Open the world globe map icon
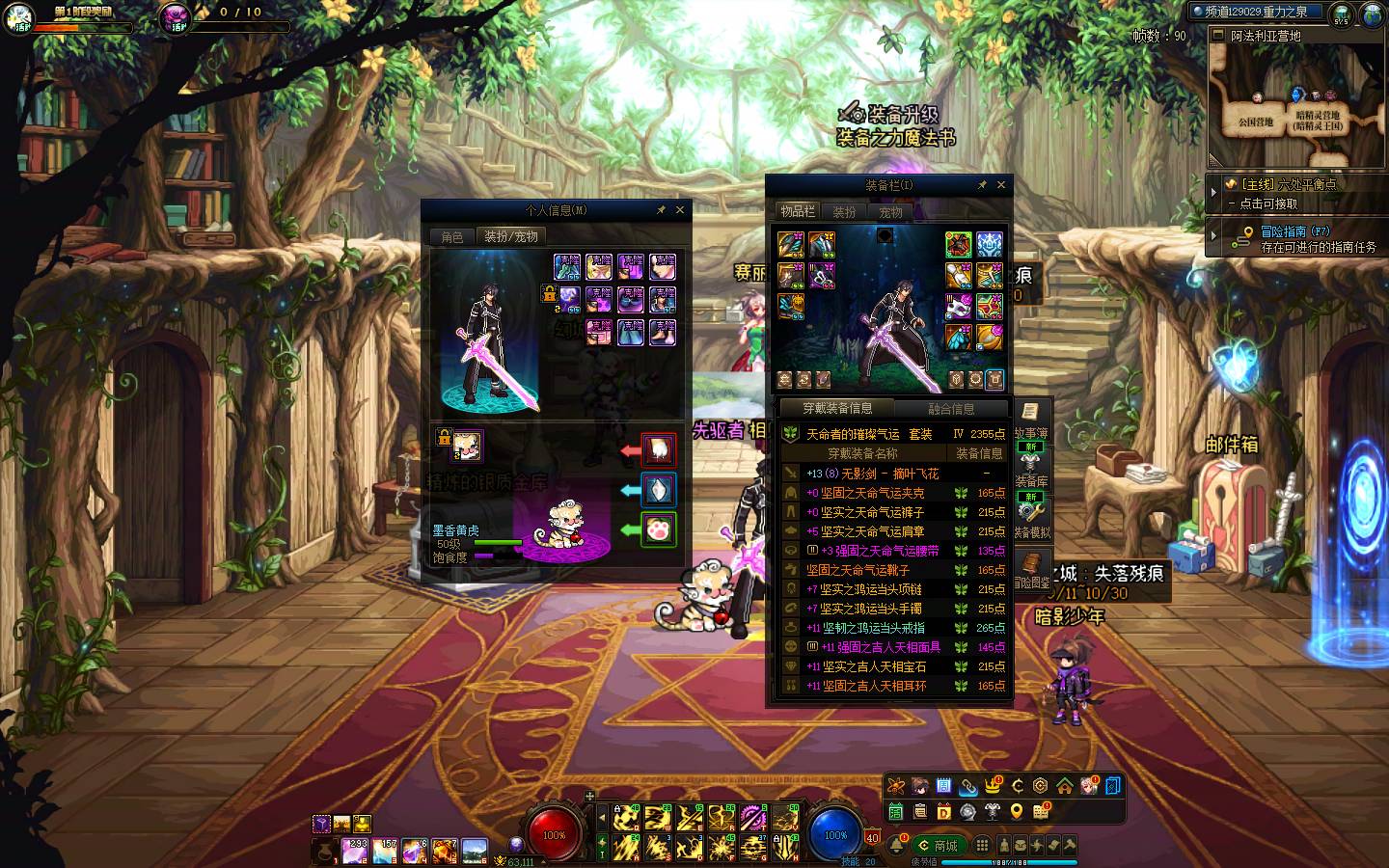1389x868 pixels. click(x=1373, y=14)
